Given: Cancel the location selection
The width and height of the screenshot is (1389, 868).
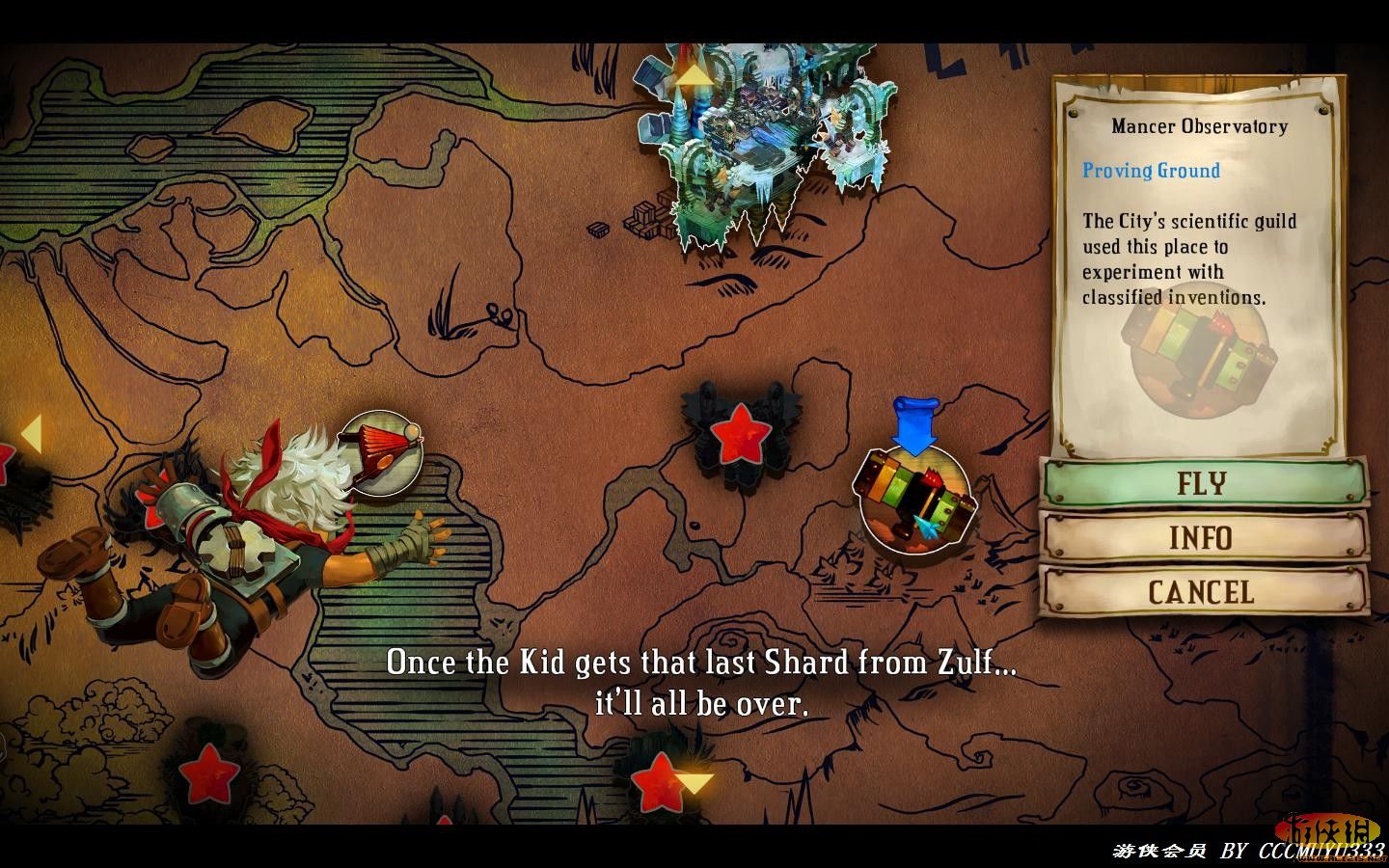Looking at the screenshot, I should 1203,592.
